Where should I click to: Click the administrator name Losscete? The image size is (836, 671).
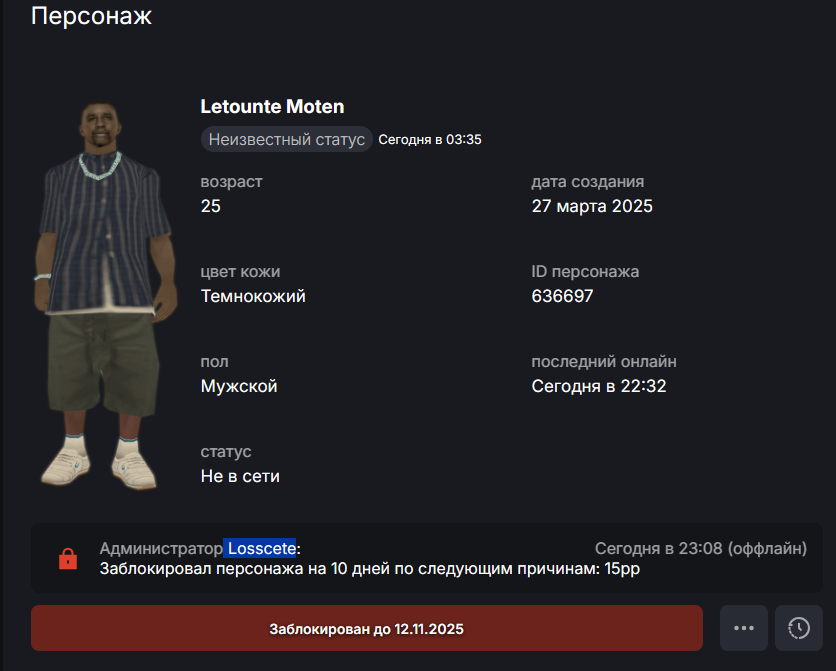coord(260,548)
